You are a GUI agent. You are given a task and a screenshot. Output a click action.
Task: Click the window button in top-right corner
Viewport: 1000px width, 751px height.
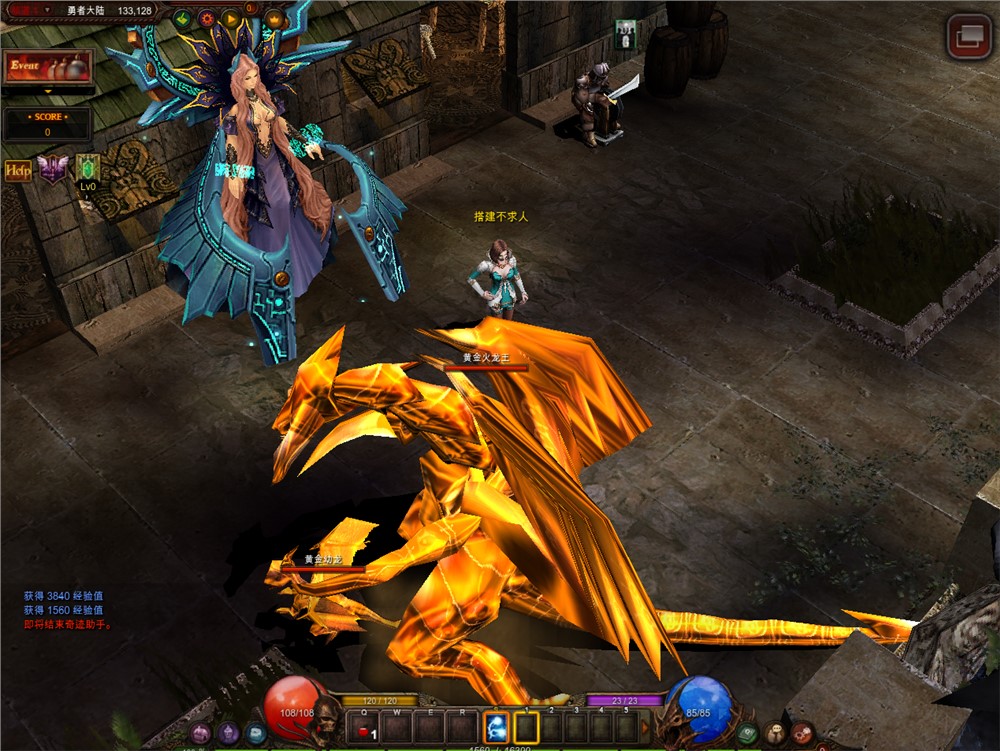(967, 36)
